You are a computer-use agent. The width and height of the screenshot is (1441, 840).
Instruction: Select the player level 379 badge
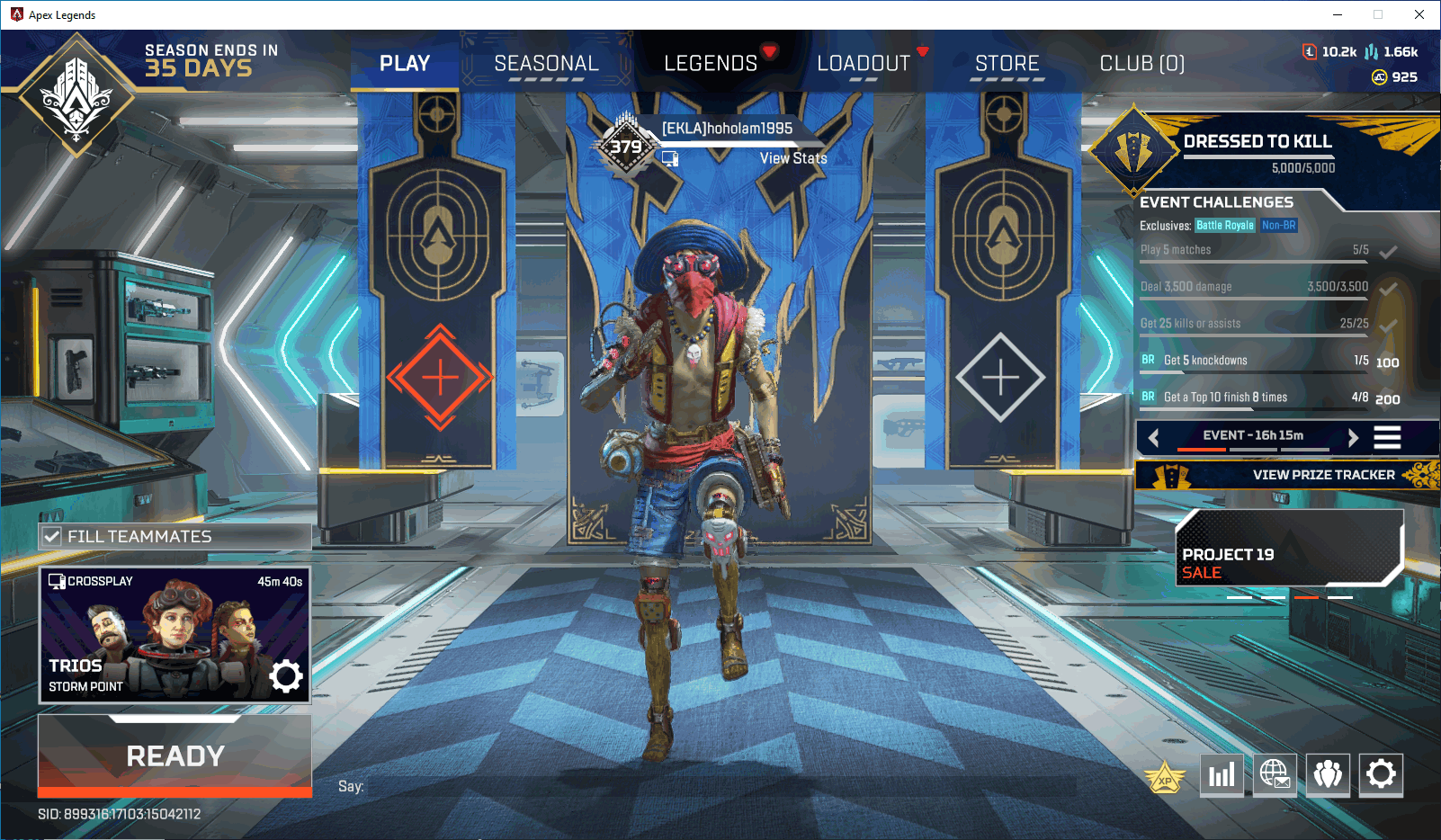(x=624, y=146)
